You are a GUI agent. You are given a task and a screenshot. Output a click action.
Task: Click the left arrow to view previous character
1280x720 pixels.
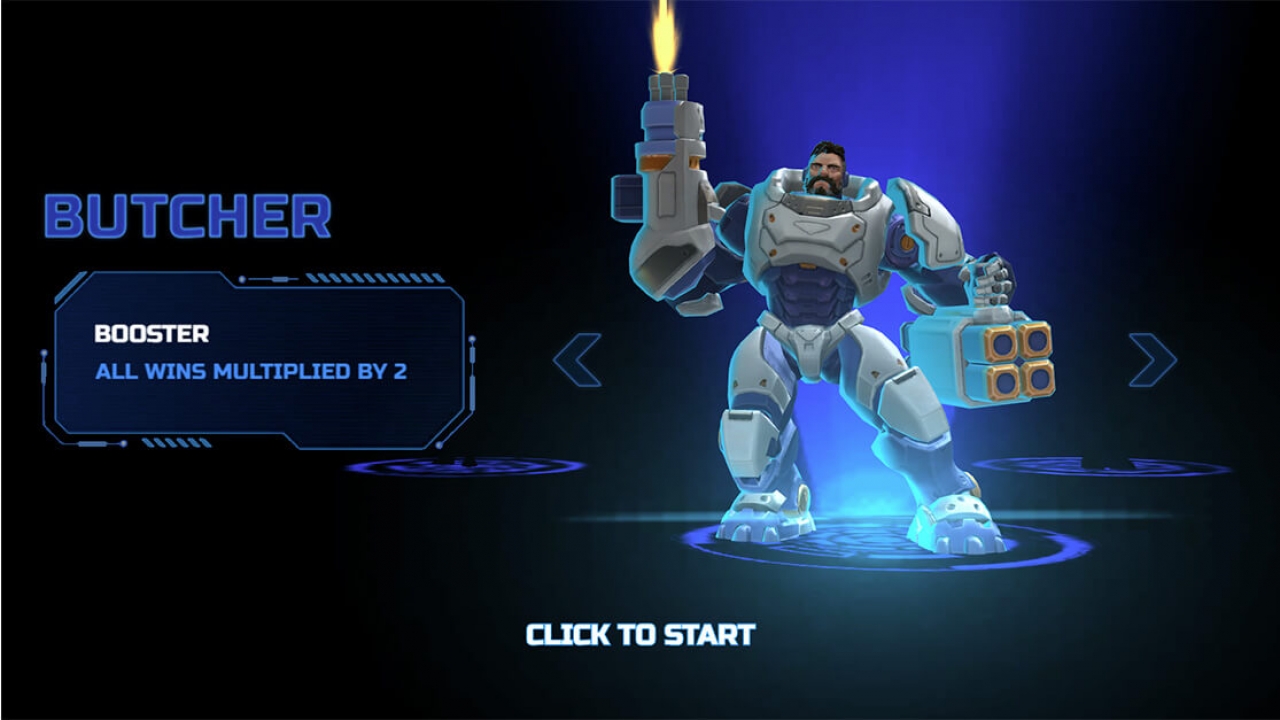[578, 358]
